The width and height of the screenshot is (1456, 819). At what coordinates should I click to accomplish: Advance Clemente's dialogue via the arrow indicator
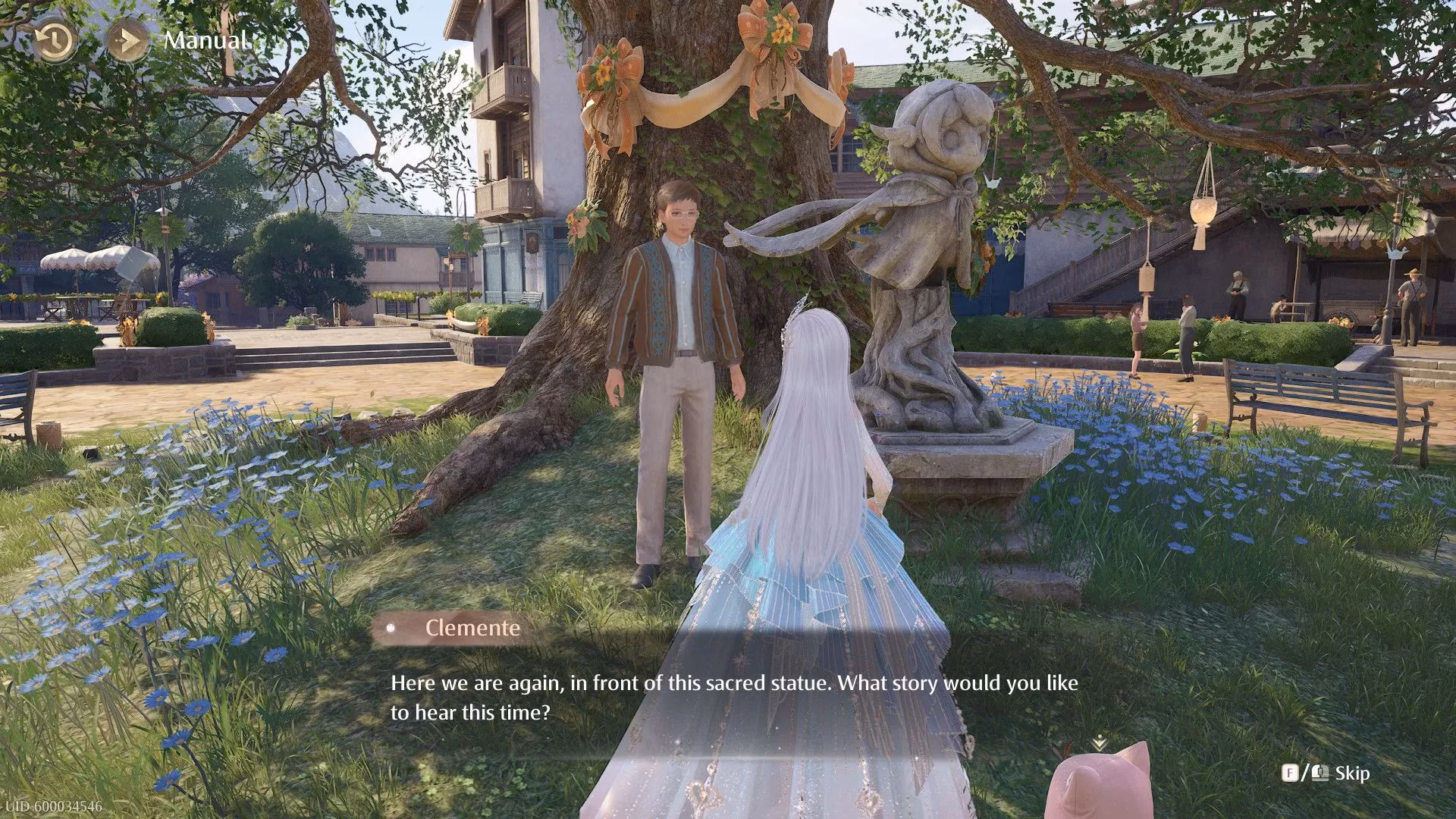pos(1098,744)
